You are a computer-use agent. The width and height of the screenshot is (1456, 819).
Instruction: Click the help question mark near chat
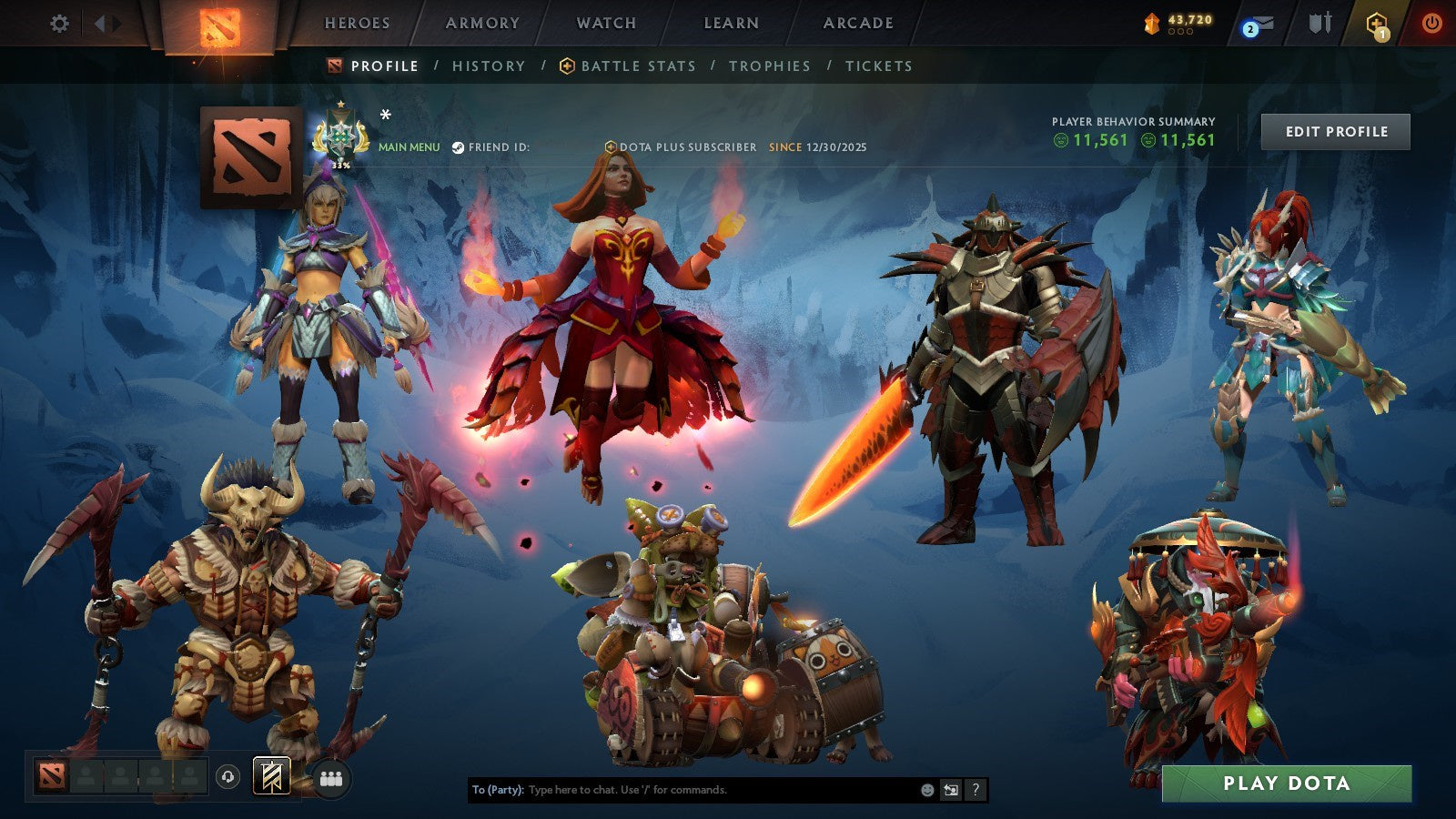(976, 790)
